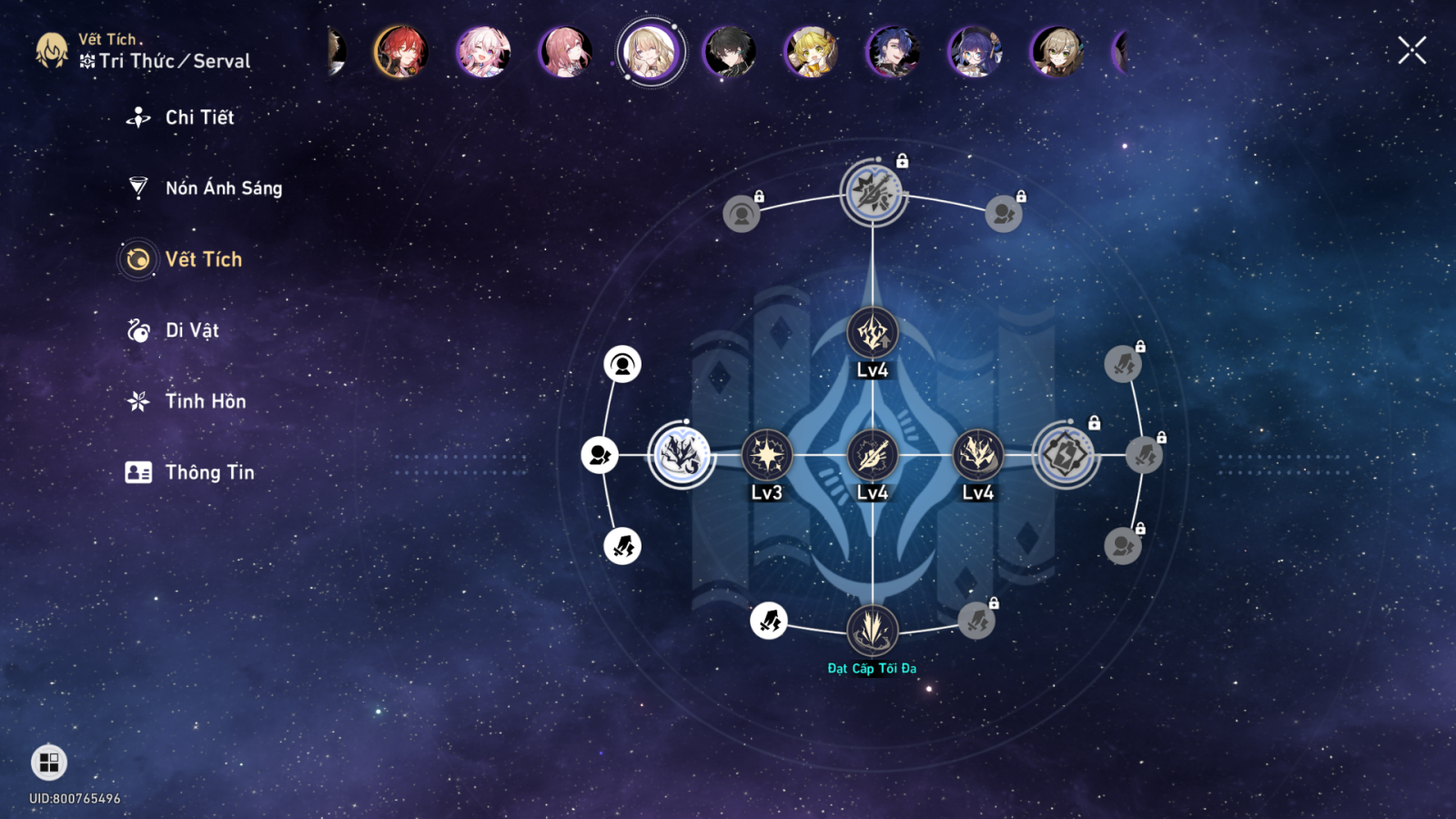Open the locked battery trace node
This screenshot has width=1456, height=819.
1066,454
